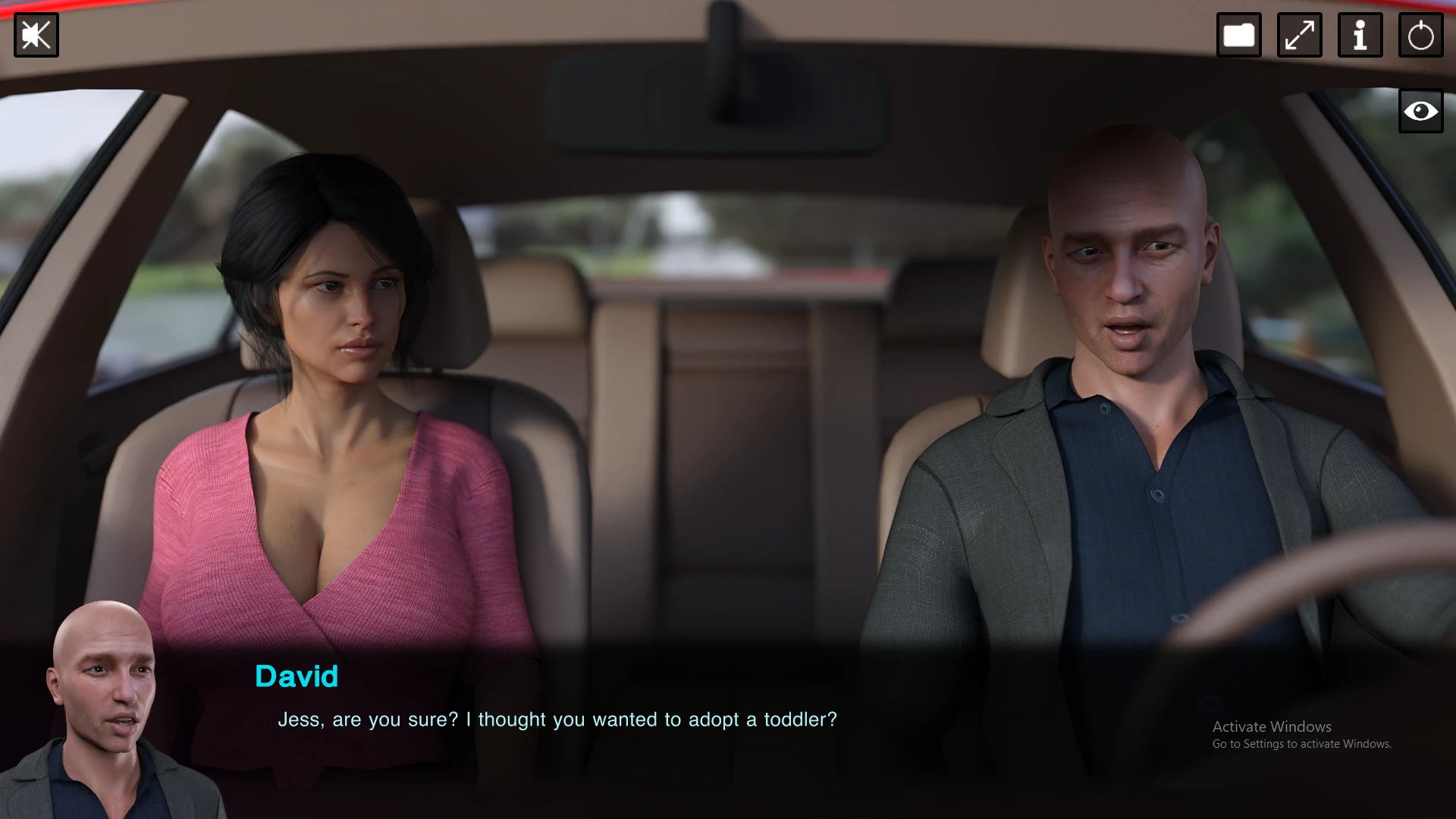
Task: Open the info panel icon
Action: point(1360,35)
